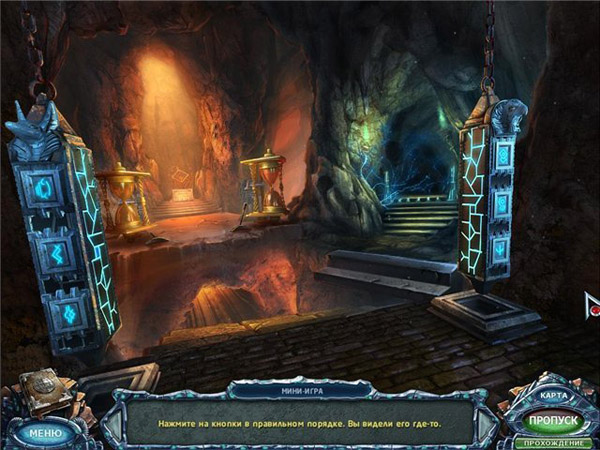Click the right inventory panel arrow

point(487,424)
